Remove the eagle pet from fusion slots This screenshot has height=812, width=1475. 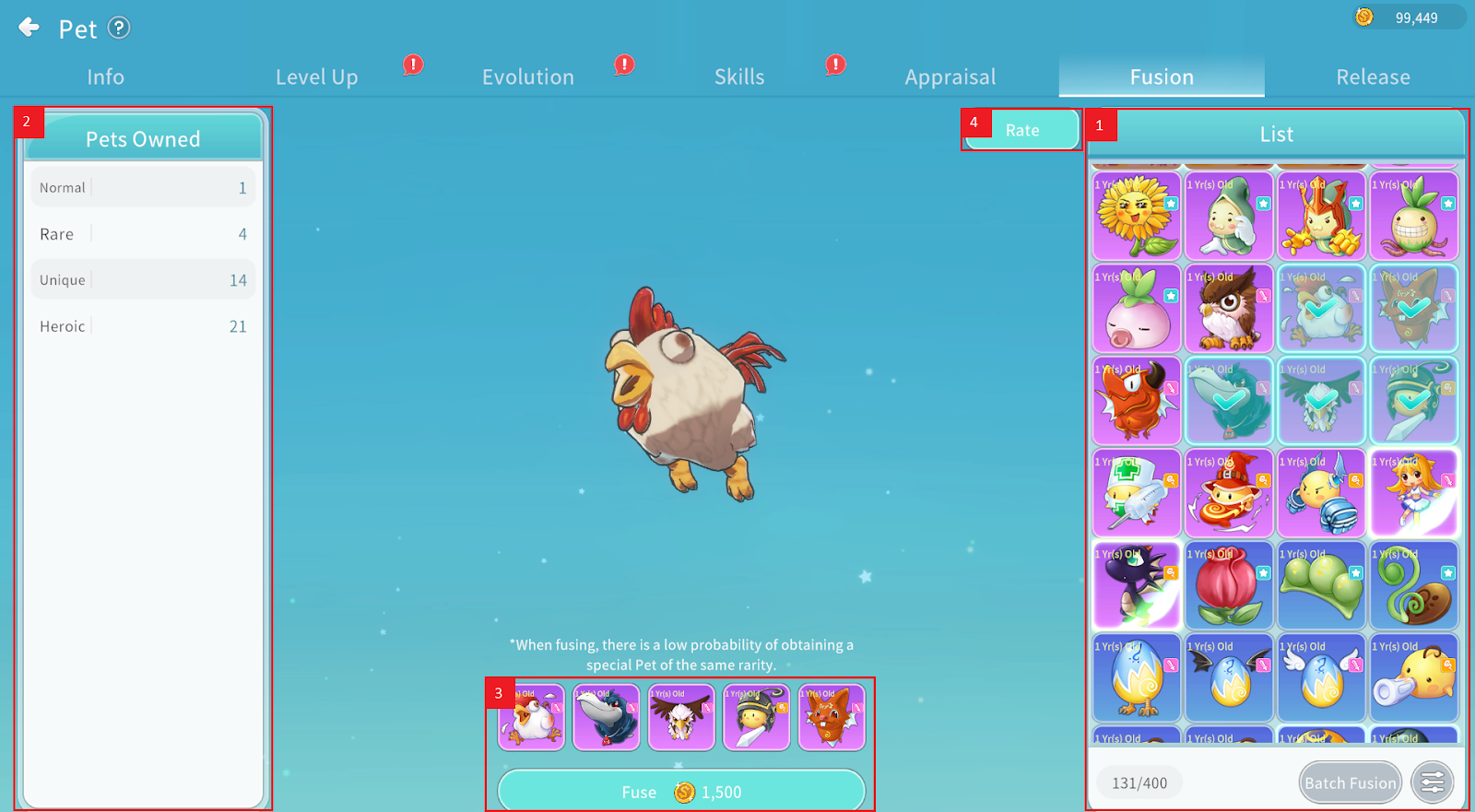(681, 718)
